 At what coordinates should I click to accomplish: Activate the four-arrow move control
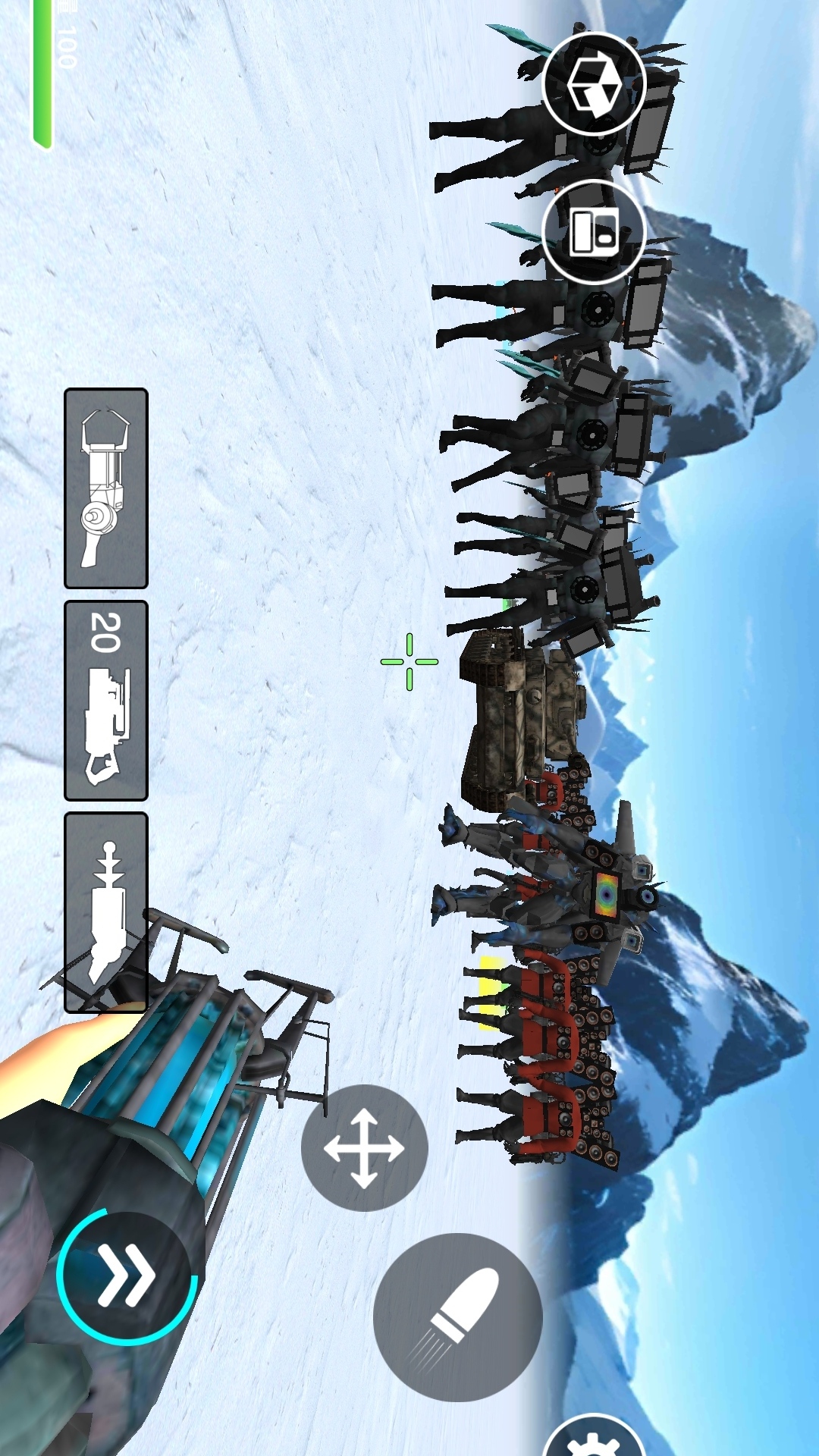364,1148
